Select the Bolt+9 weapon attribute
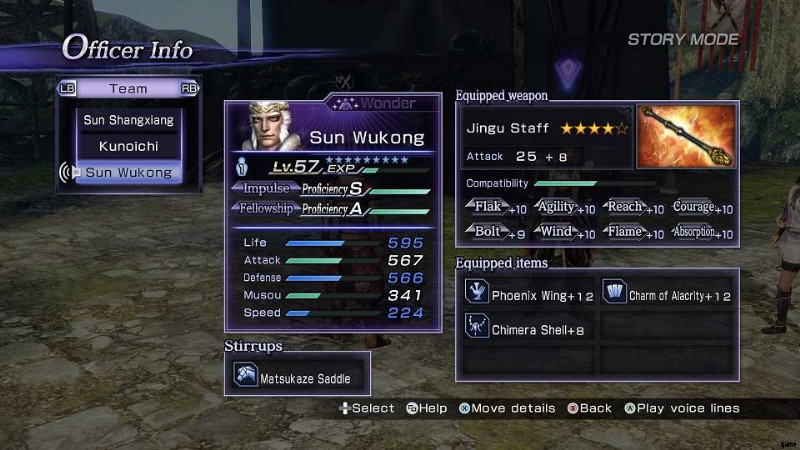The width and height of the screenshot is (800, 450). (x=496, y=233)
